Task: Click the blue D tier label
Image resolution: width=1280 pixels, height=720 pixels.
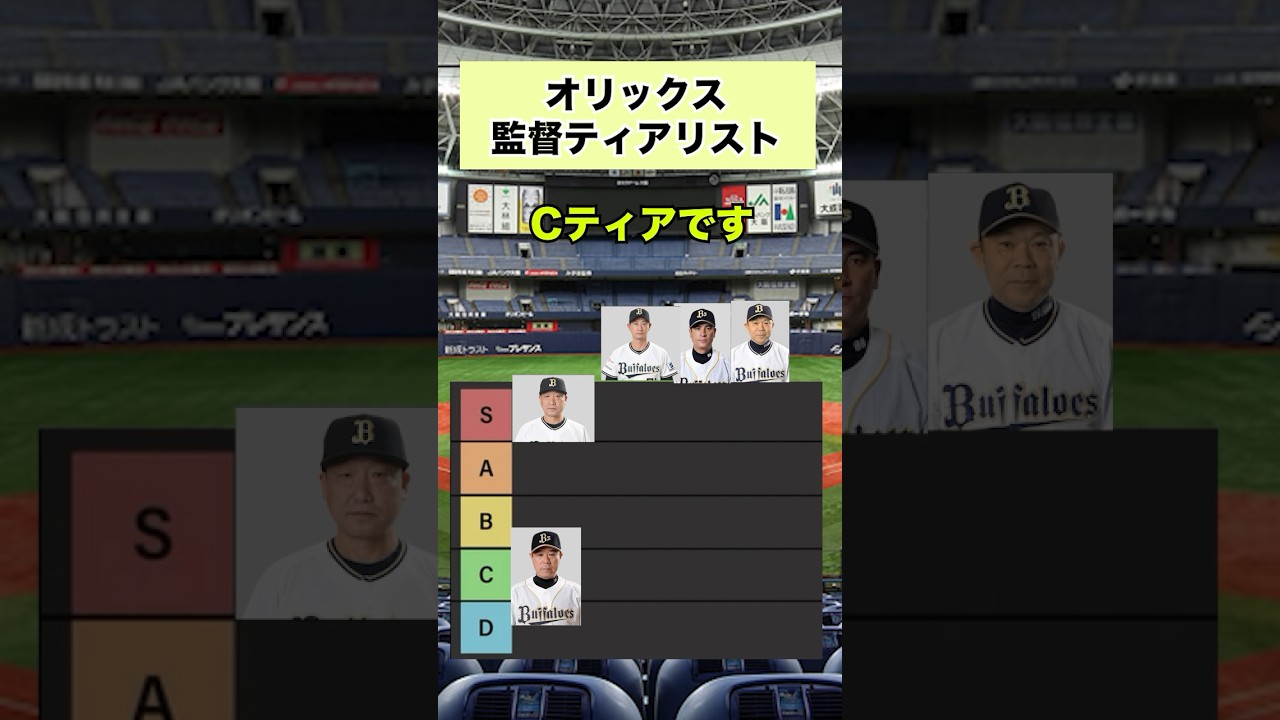Action: point(486,627)
